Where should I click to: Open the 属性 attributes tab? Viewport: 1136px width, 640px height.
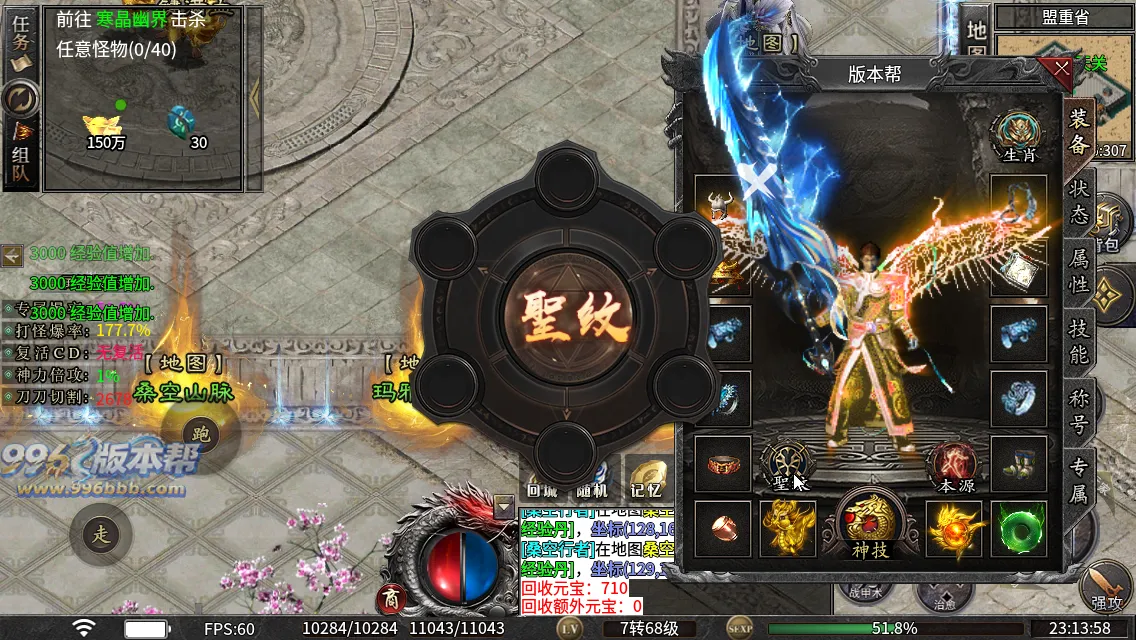pyautogui.click(x=1079, y=271)
